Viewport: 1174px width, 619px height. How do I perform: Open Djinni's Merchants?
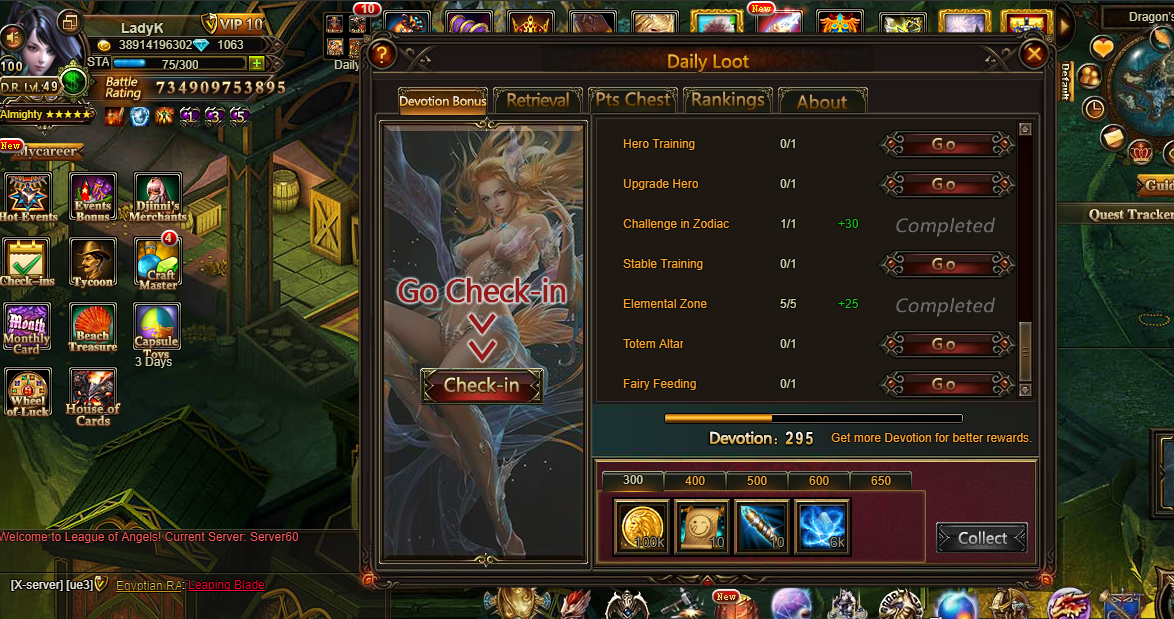(157, 197)
